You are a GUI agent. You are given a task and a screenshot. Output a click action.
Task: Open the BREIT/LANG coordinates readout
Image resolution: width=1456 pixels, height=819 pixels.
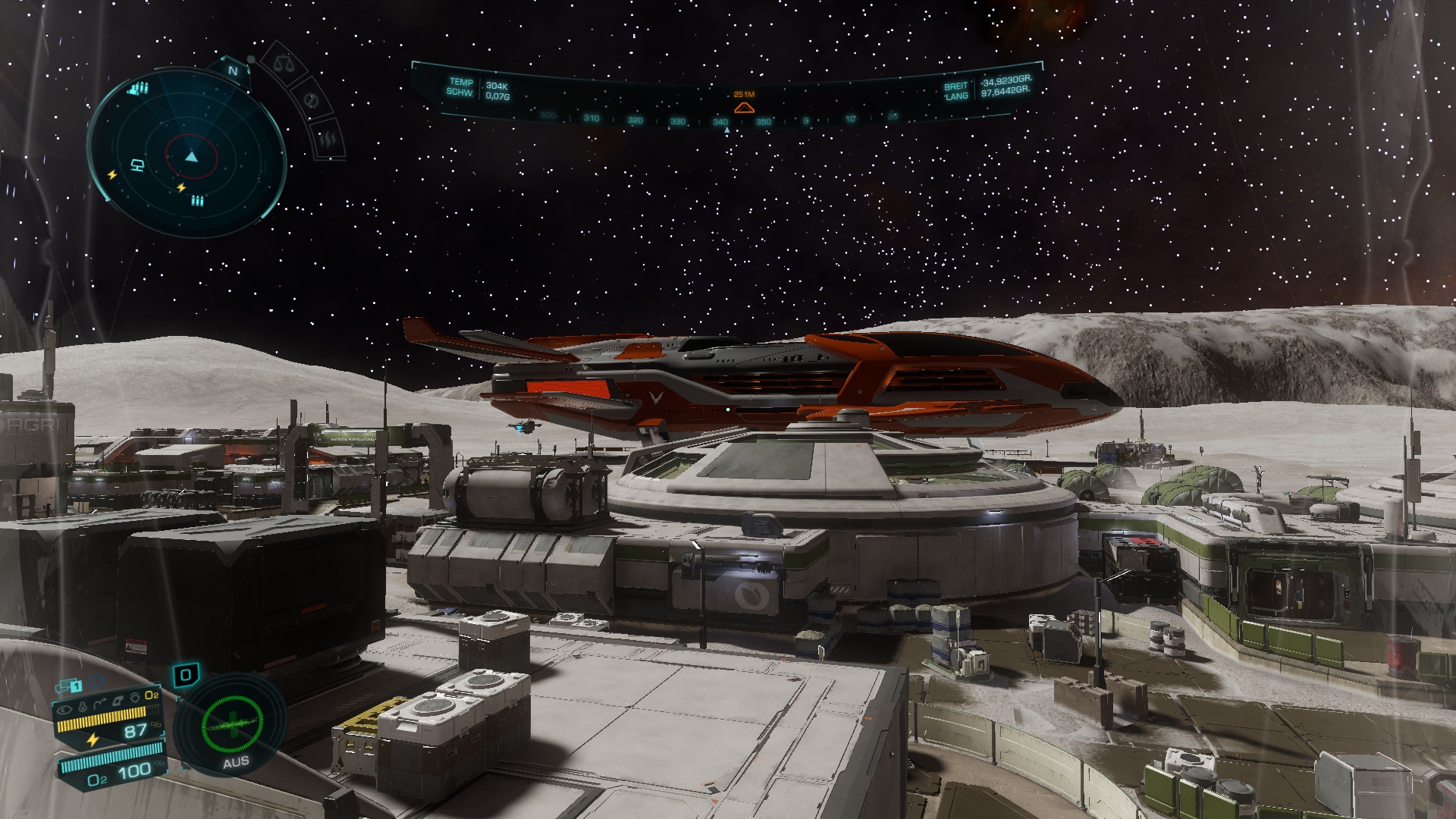[986, 89]
